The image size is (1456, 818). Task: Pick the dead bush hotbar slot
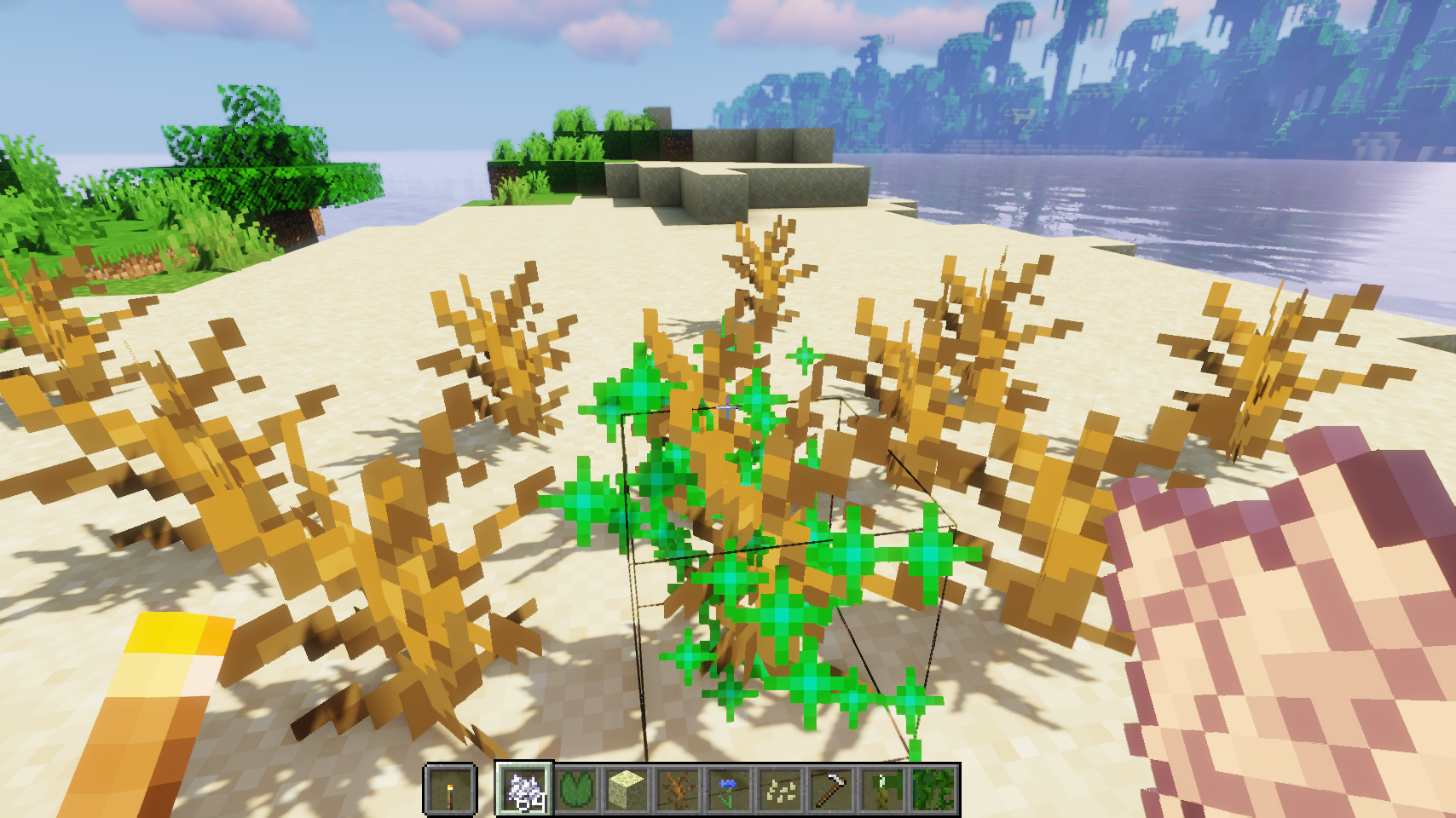679,790
